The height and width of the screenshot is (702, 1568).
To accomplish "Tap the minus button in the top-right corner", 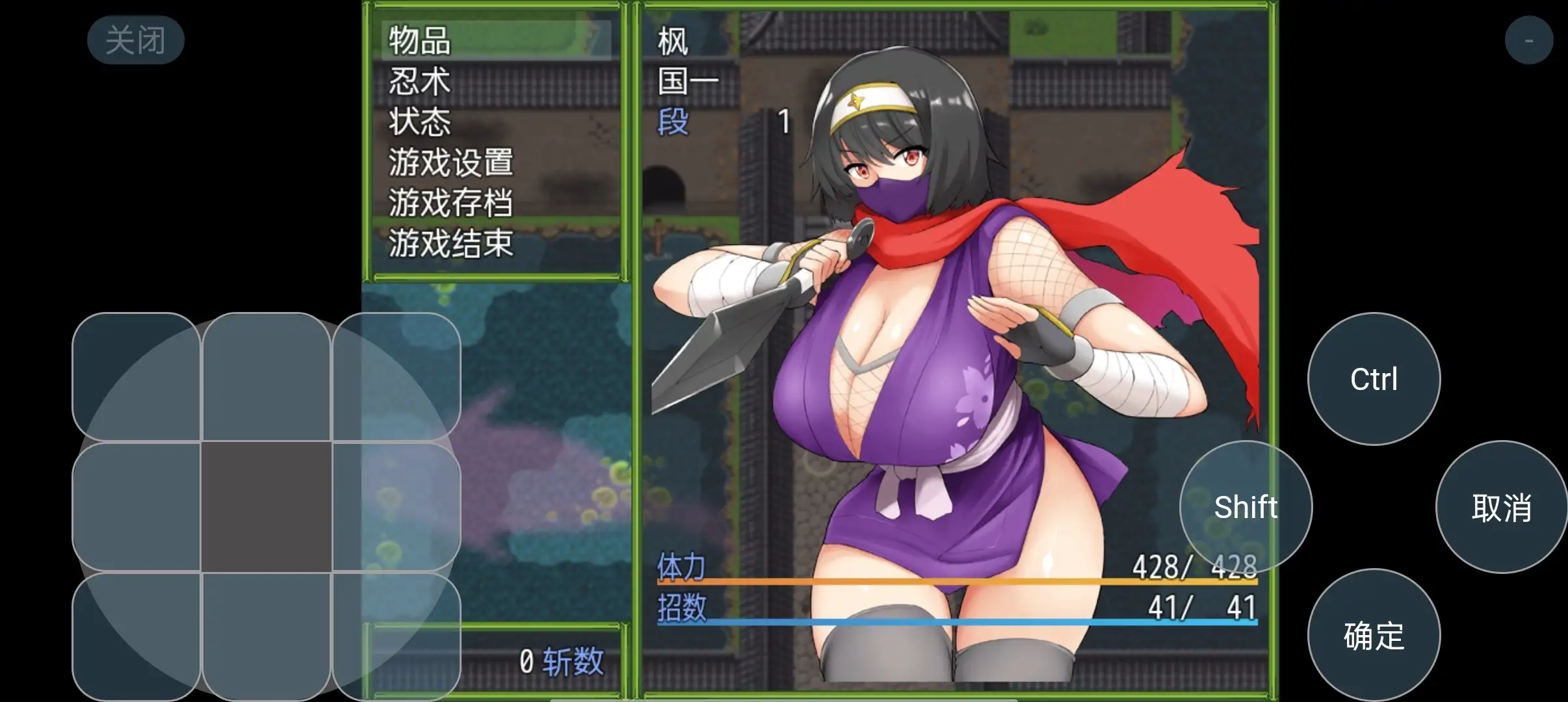I will pyautogui.click(x=1529, y=39).
